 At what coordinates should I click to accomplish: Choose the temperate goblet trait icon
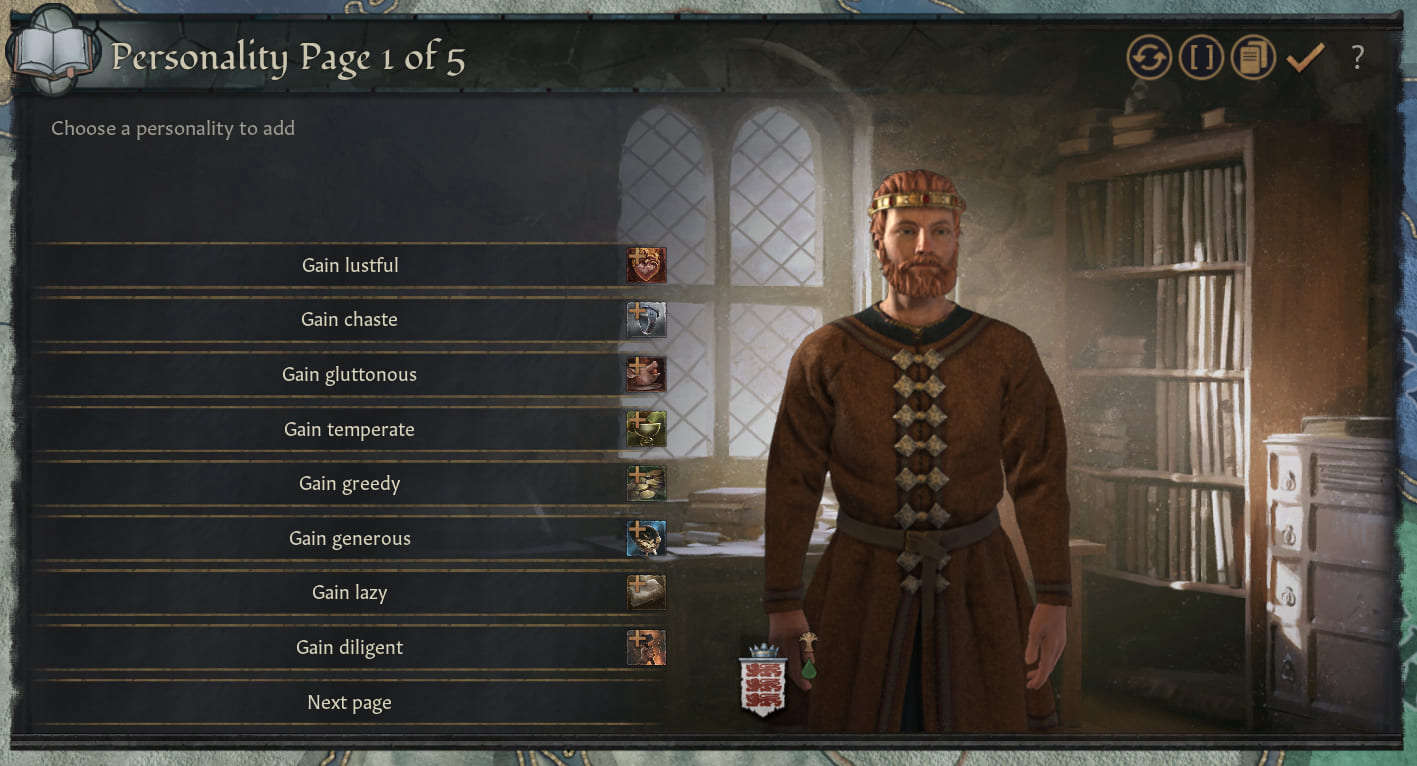tap(646, 428)
